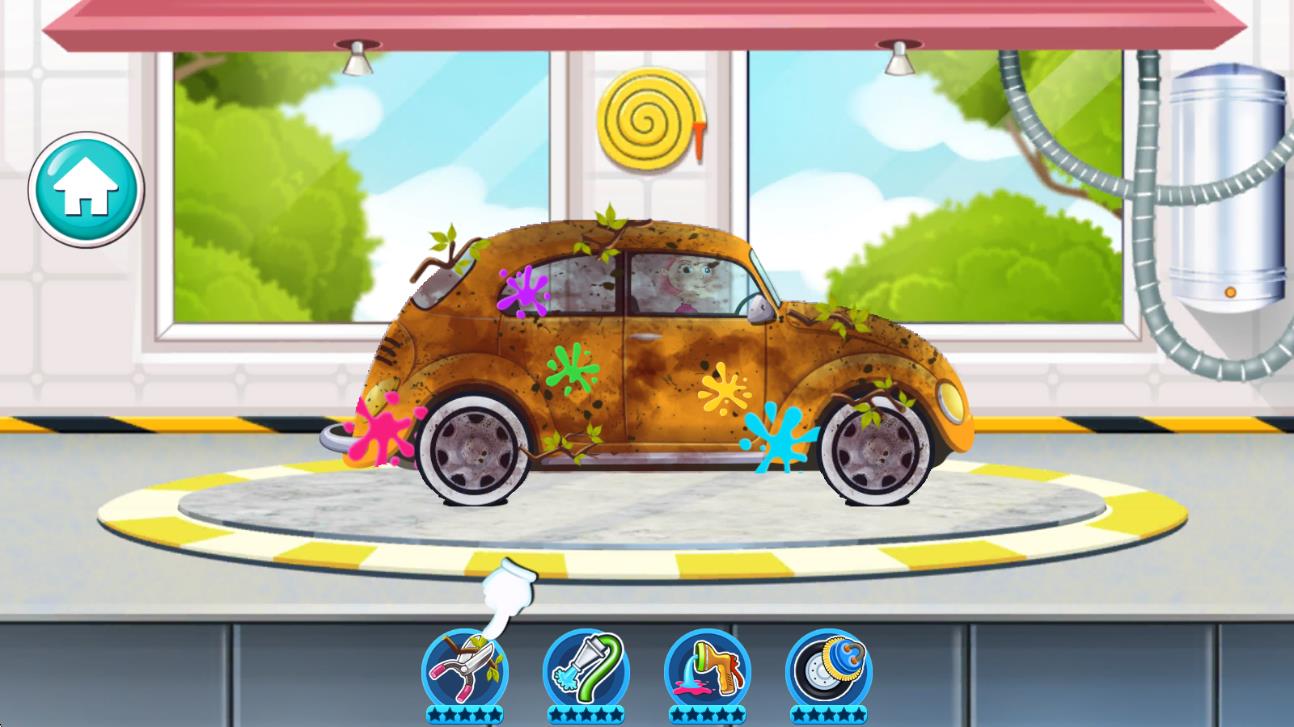
Task: Click the pink paint splat on the car
Action: 385,432
